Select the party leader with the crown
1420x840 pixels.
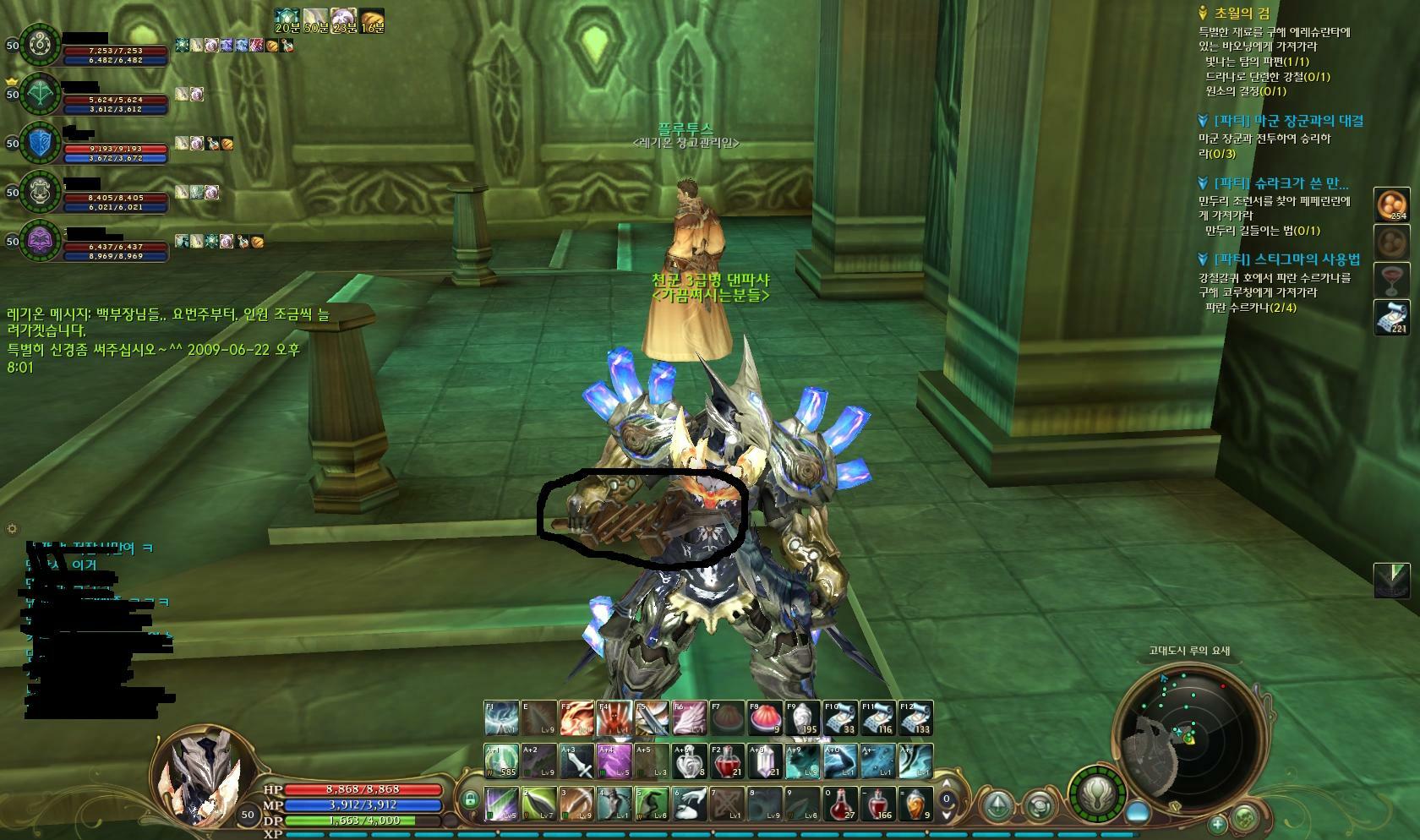point(41,95)
